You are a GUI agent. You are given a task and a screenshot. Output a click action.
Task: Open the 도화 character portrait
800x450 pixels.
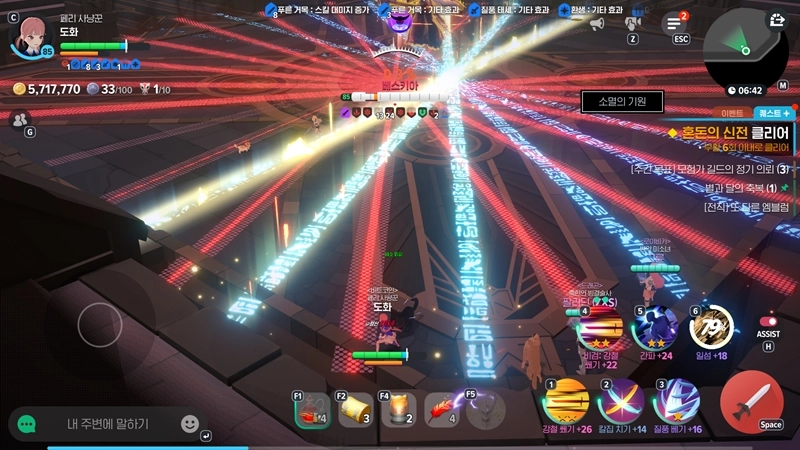click(32, 35)
